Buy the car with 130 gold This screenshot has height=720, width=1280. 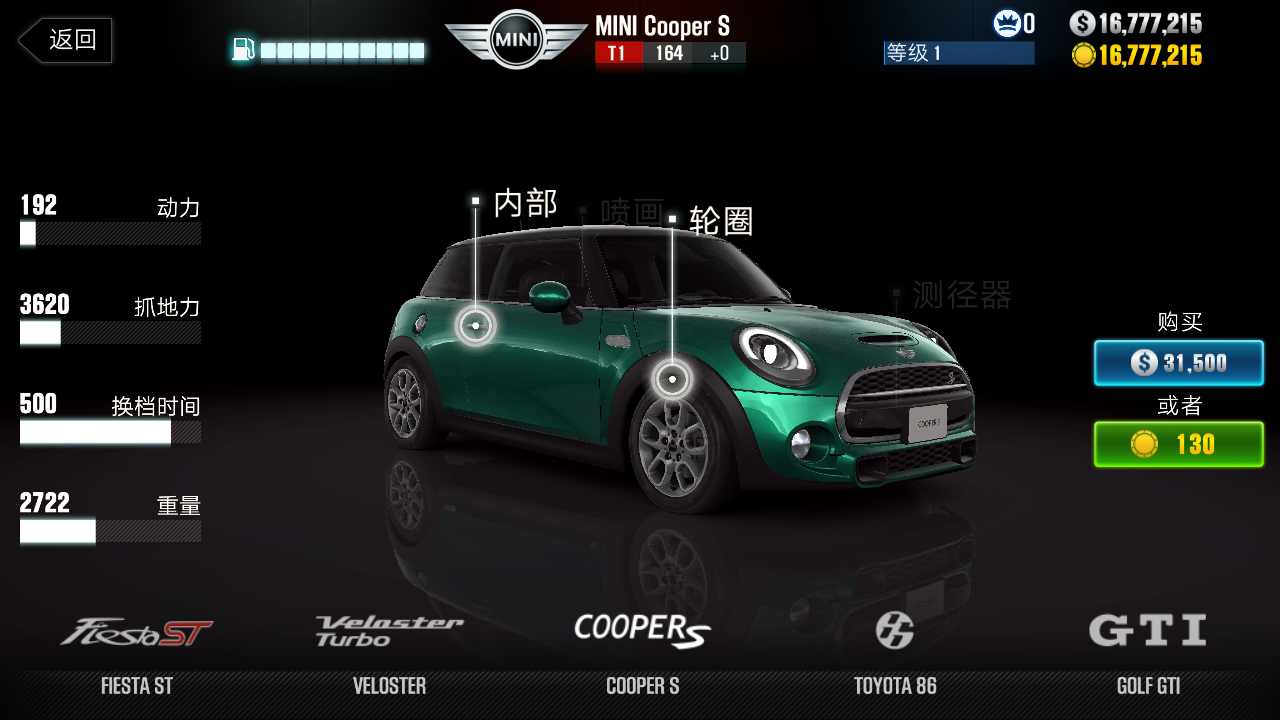1178,444
